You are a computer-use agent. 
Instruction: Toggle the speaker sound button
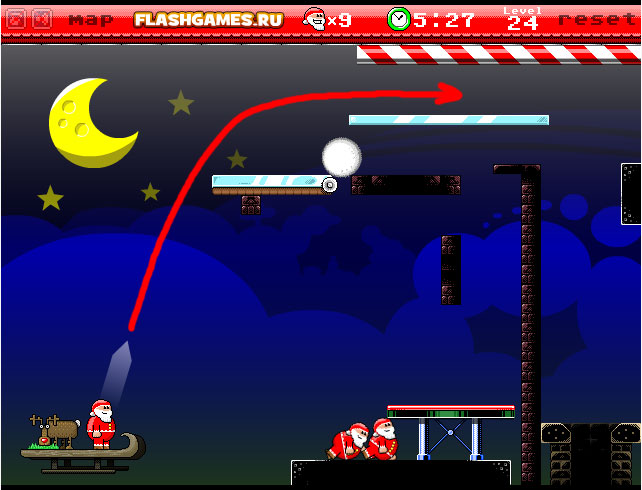(41, 19)
